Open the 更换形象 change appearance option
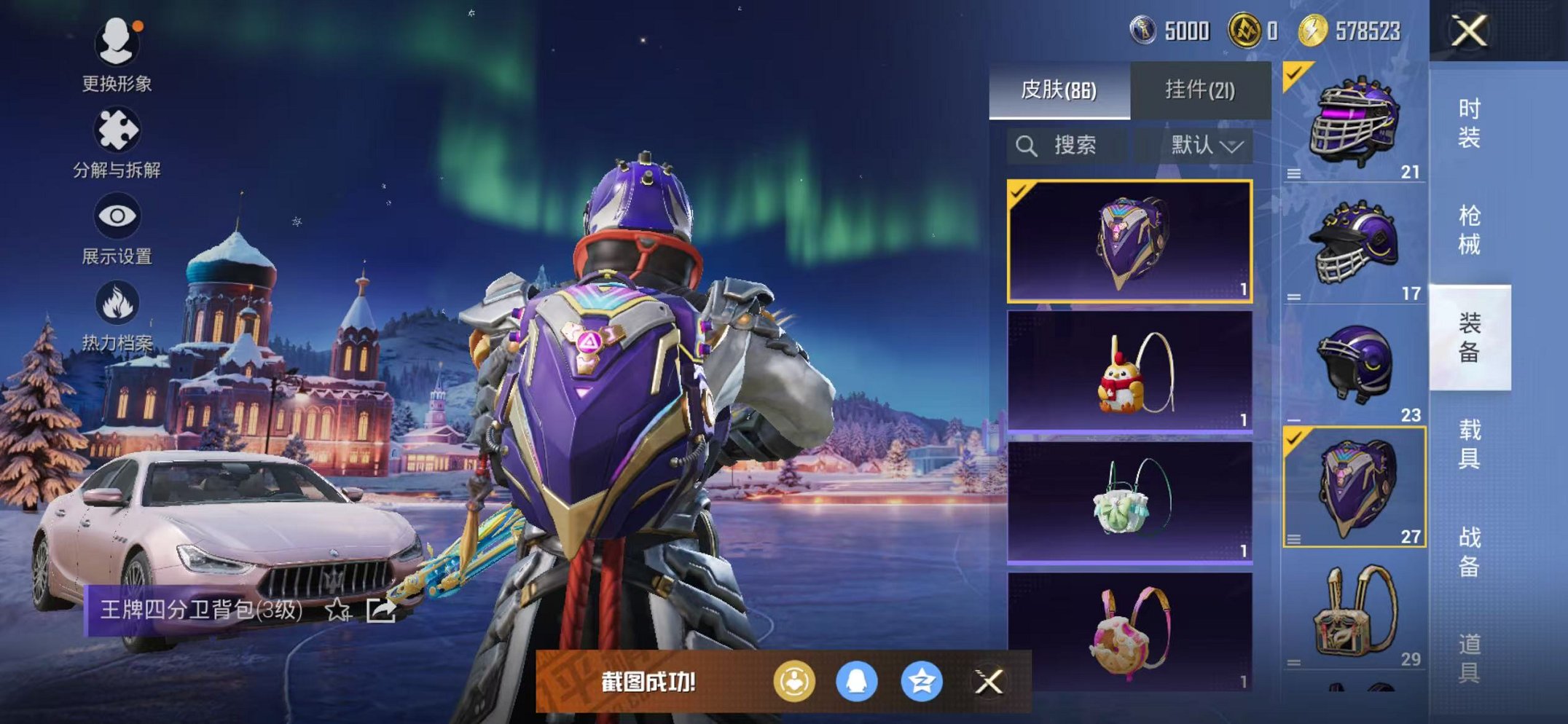The image size is (1568, 724). [117, 55]
